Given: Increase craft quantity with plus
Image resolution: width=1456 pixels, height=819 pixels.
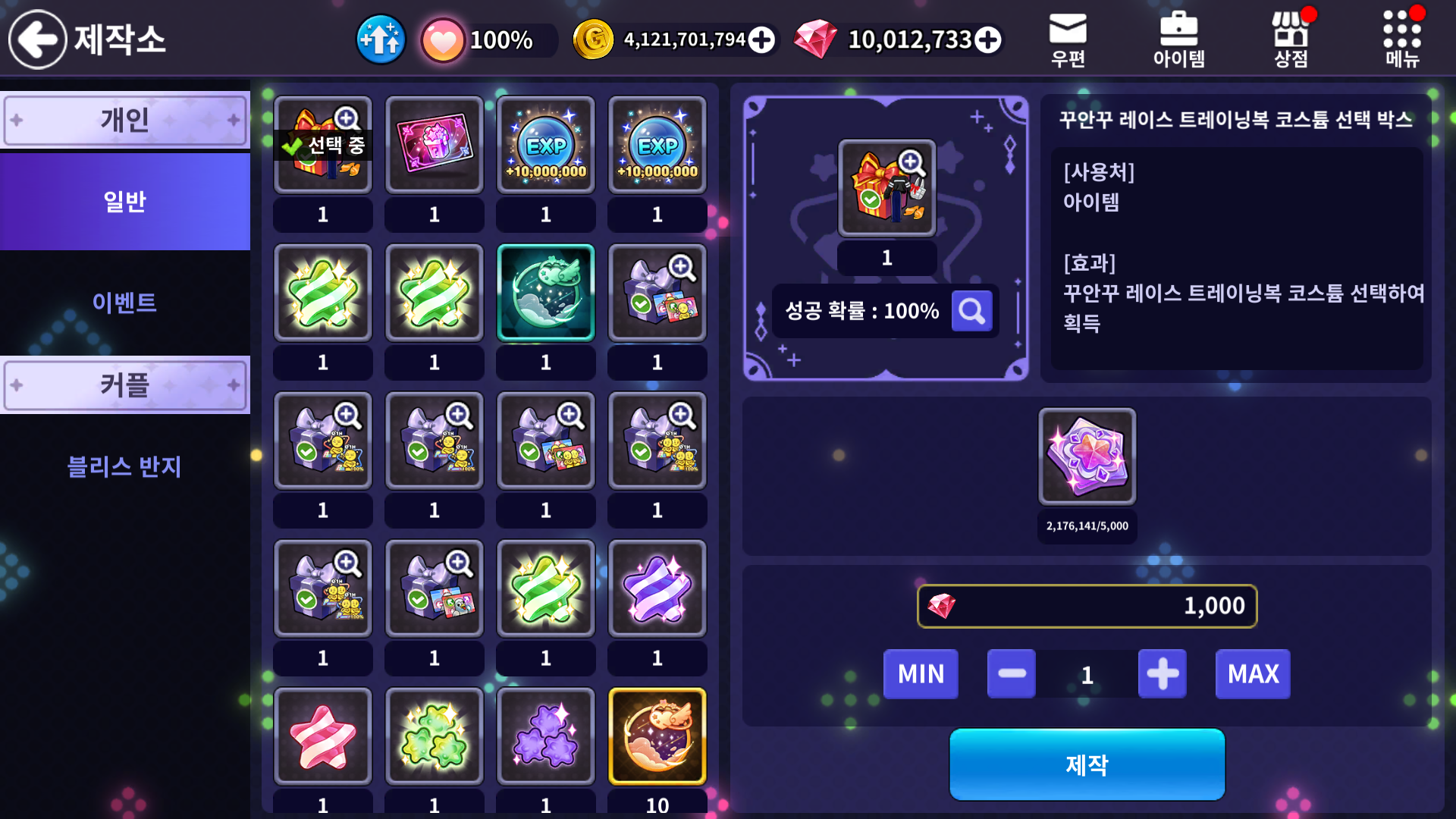Looking at the screenshot, I should coord(1163,673).
